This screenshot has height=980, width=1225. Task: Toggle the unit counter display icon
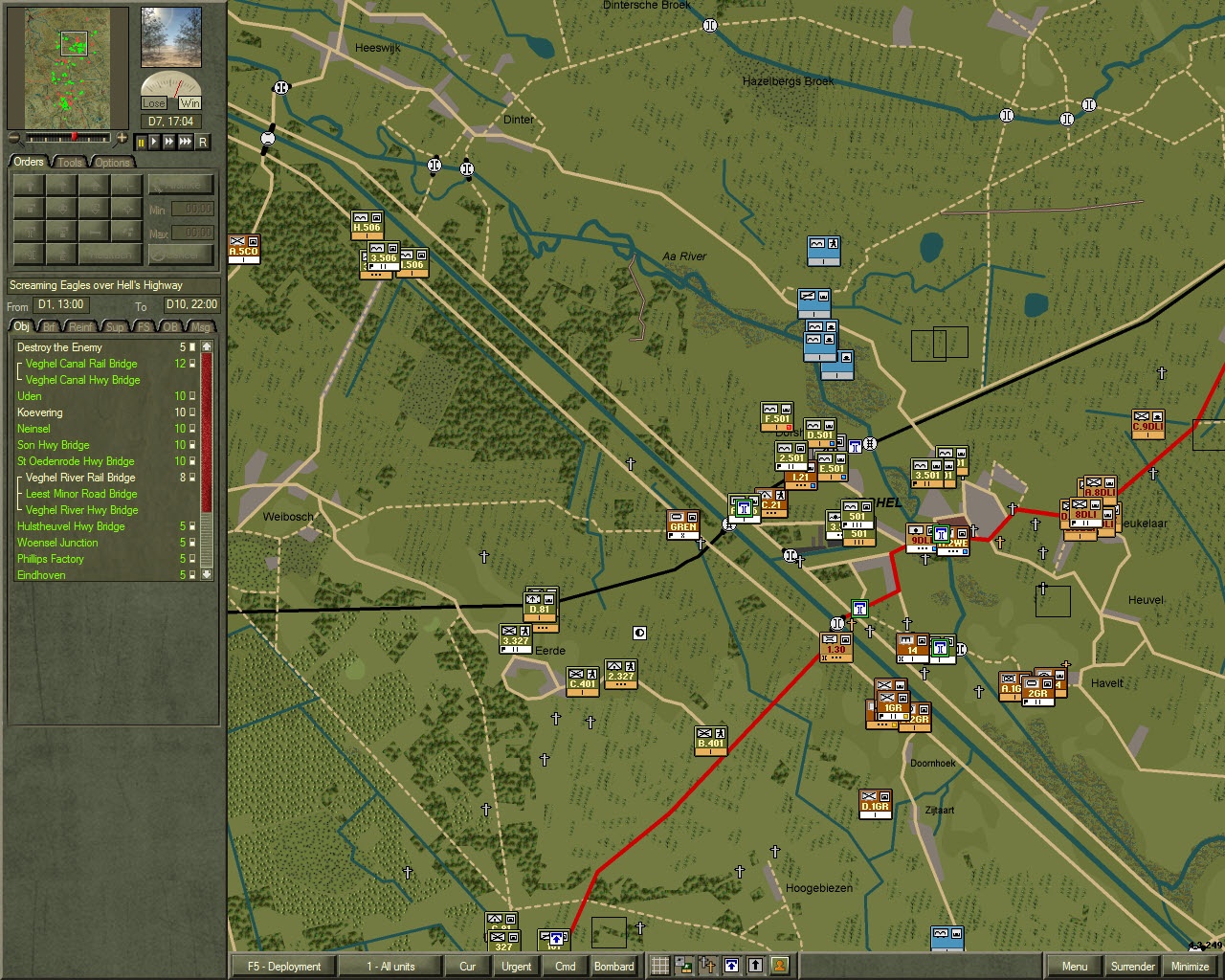pos(681,967)
